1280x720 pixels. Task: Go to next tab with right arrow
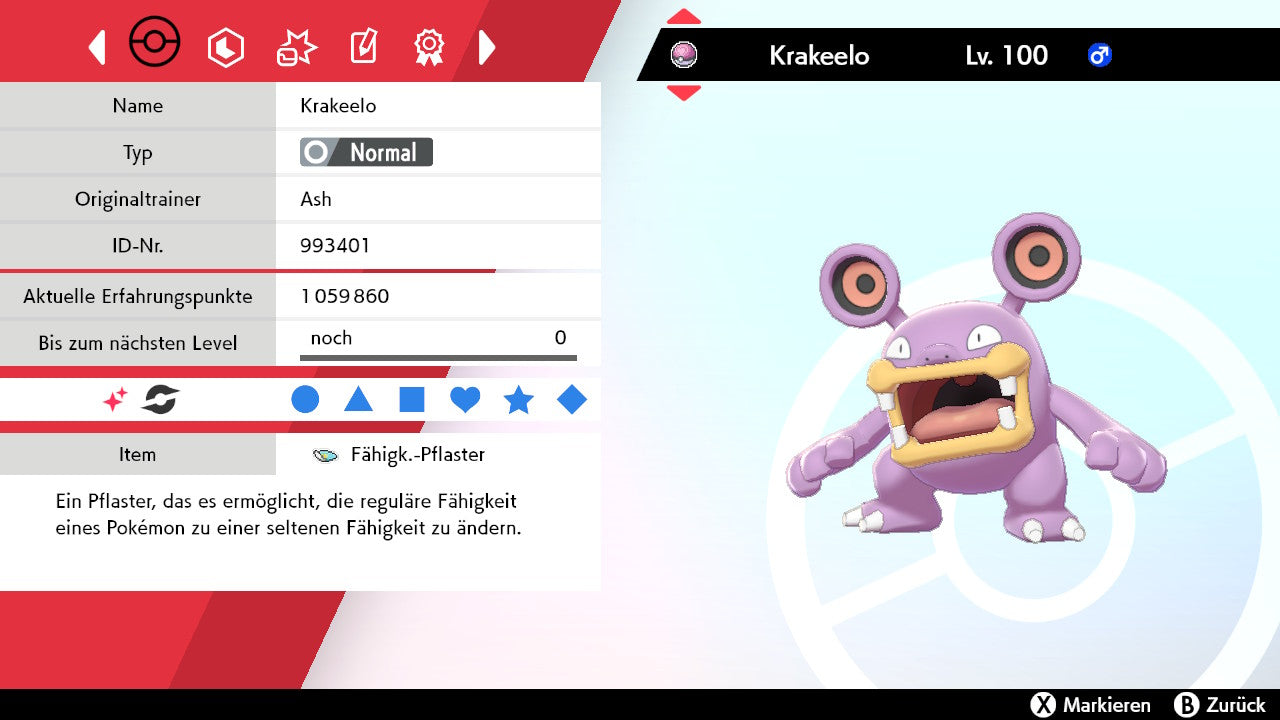[x=487, y=47]
